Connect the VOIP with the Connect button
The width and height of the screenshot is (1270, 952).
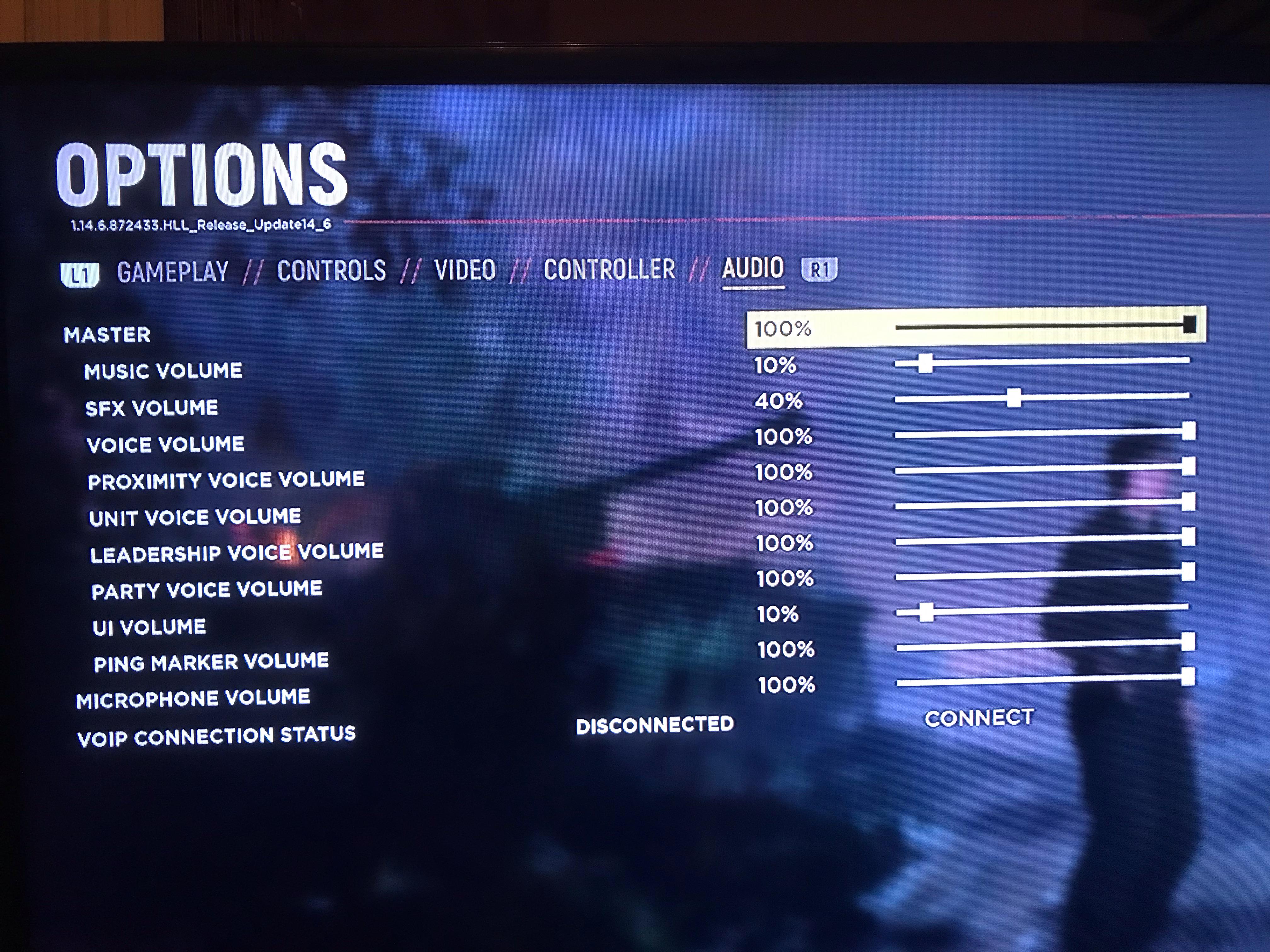click(x=979, y=718)
